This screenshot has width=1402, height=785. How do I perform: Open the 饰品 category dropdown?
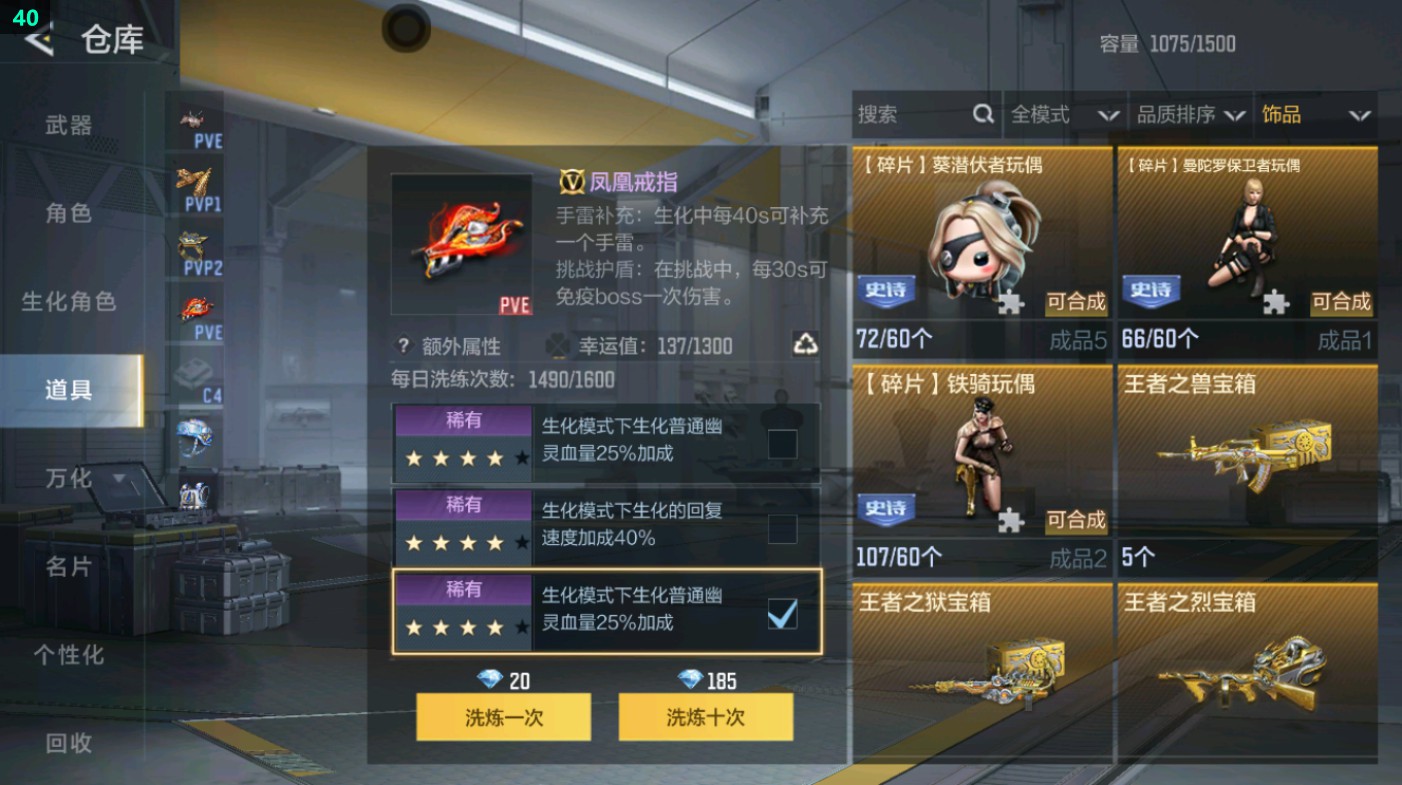1315,115
